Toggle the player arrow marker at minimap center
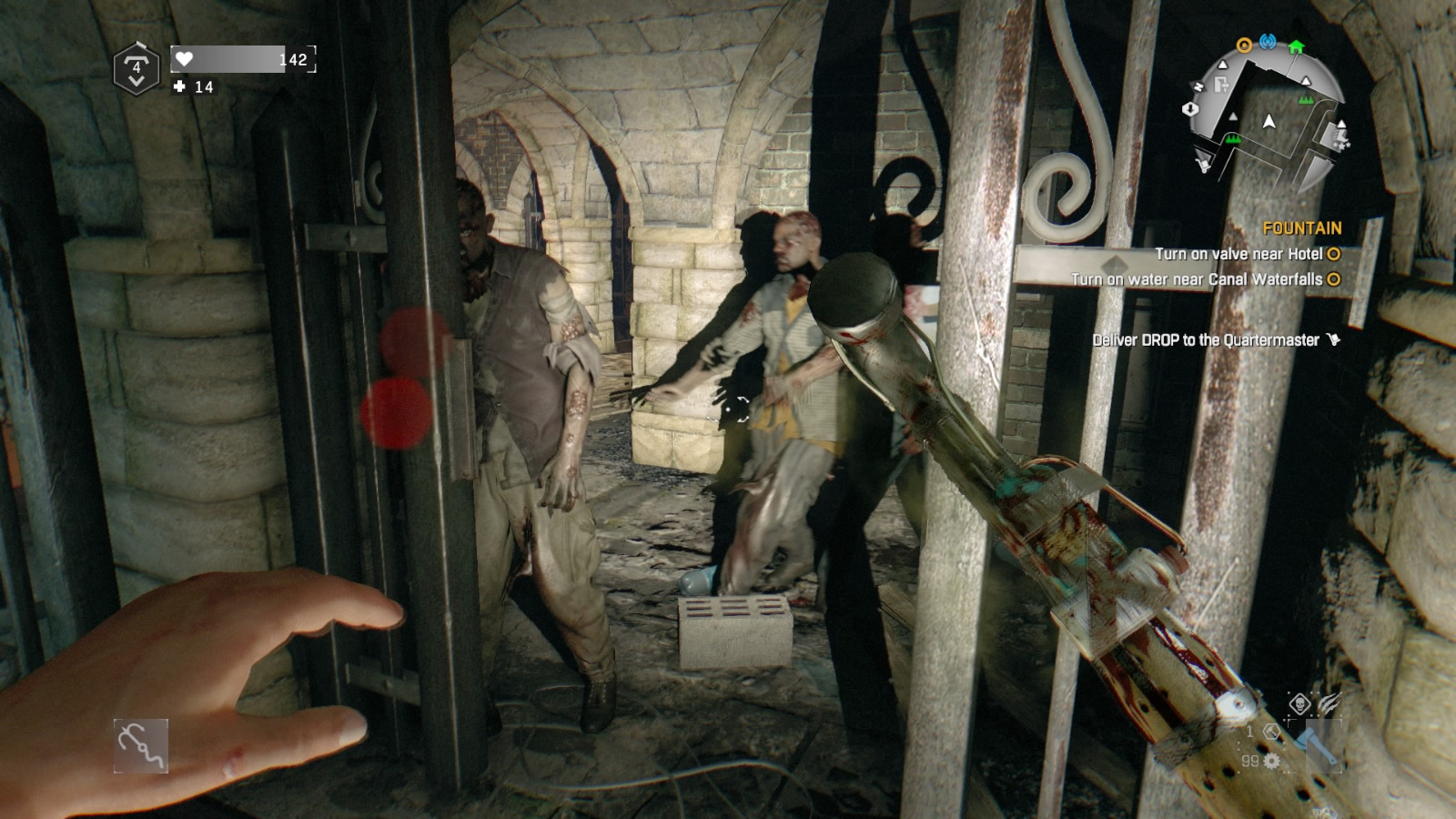Screen dimensions: 1456x819 tap(1269, 121)
